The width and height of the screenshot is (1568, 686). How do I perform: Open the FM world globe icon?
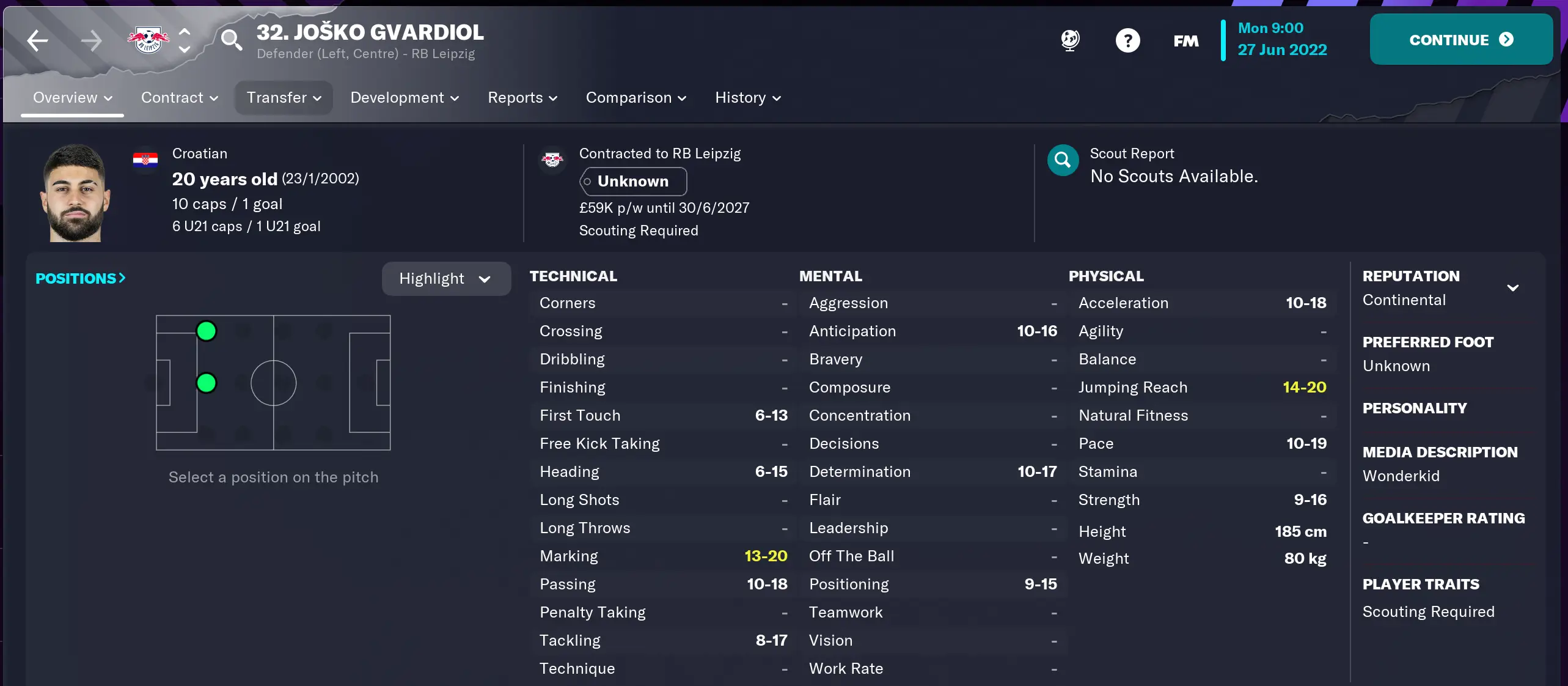tap(1069, 39)
